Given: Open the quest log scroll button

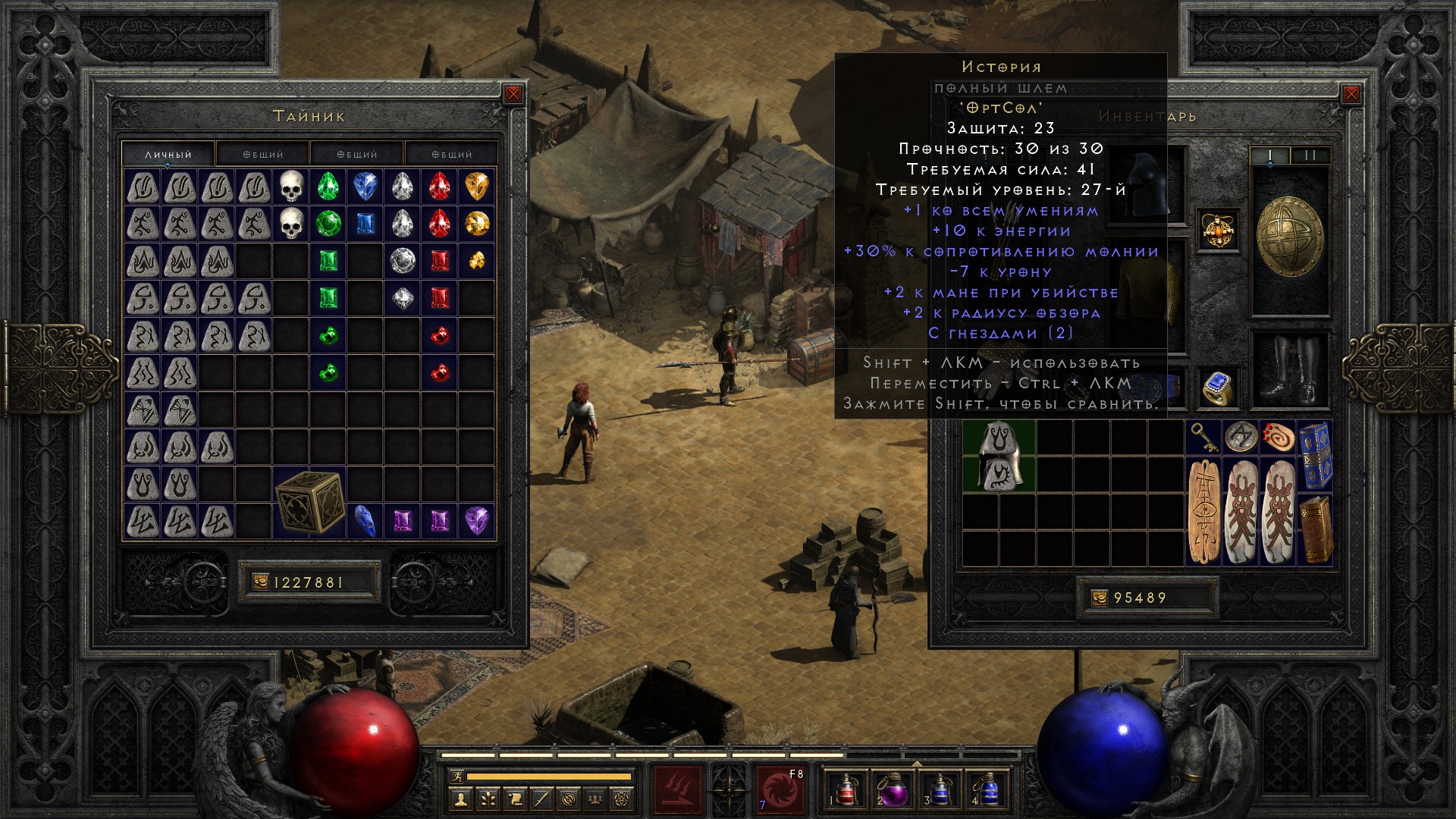Looking at the screenshot, I should (x=515, y=799).
